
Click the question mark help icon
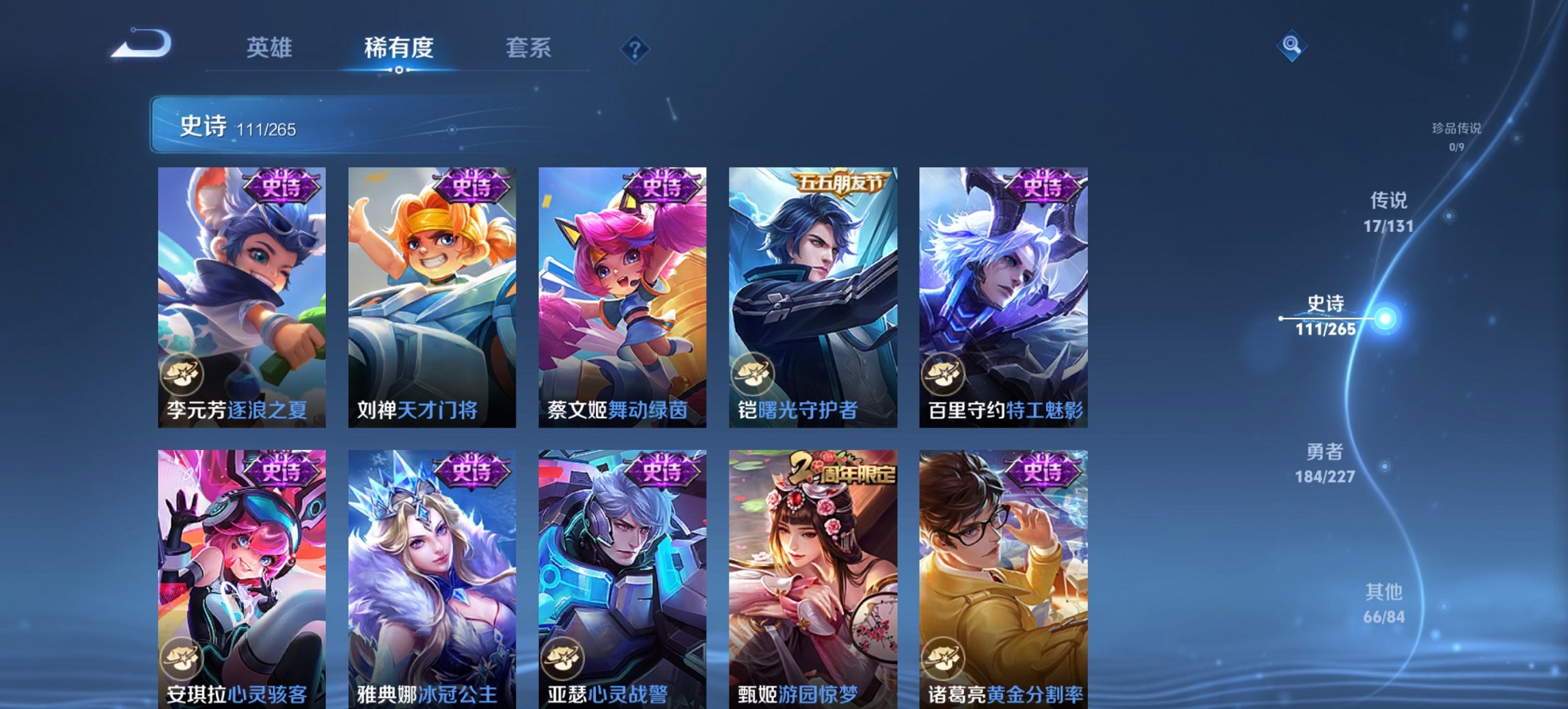635,49
